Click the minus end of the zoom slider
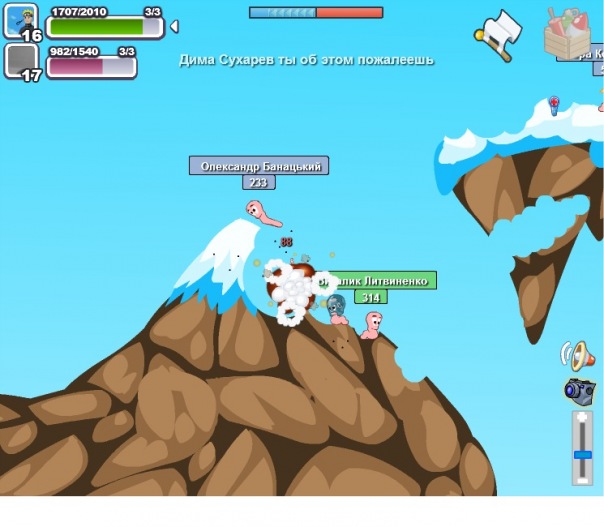Image resolution: width=604 pixels, height=527 pixels. pyautogui.click(x=582, y=481)
